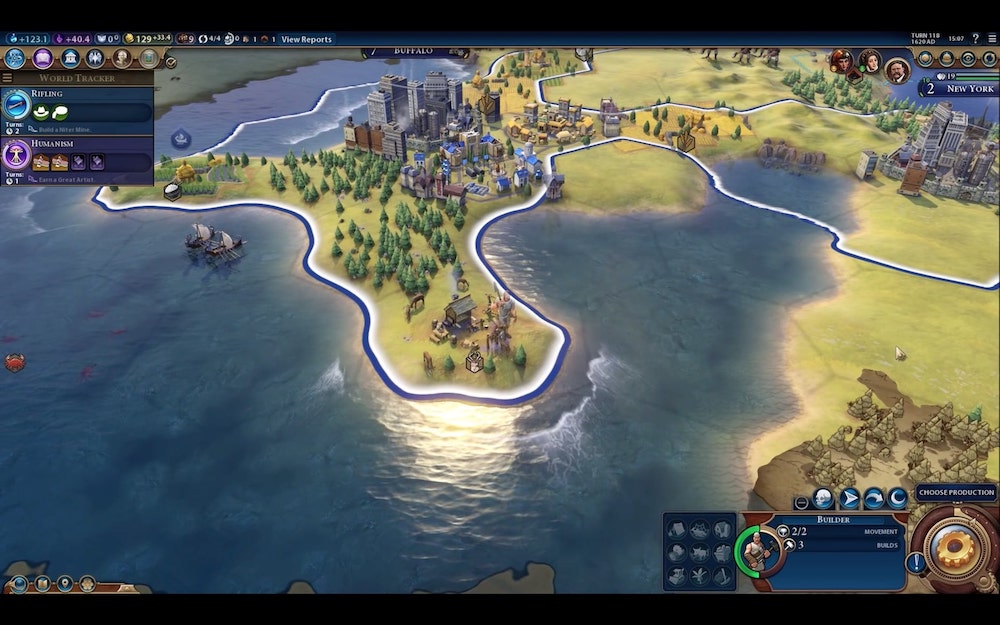Screen dimensions: 1000x625
Task: Open View Reports in the top bar
Action: click(306, 39)
